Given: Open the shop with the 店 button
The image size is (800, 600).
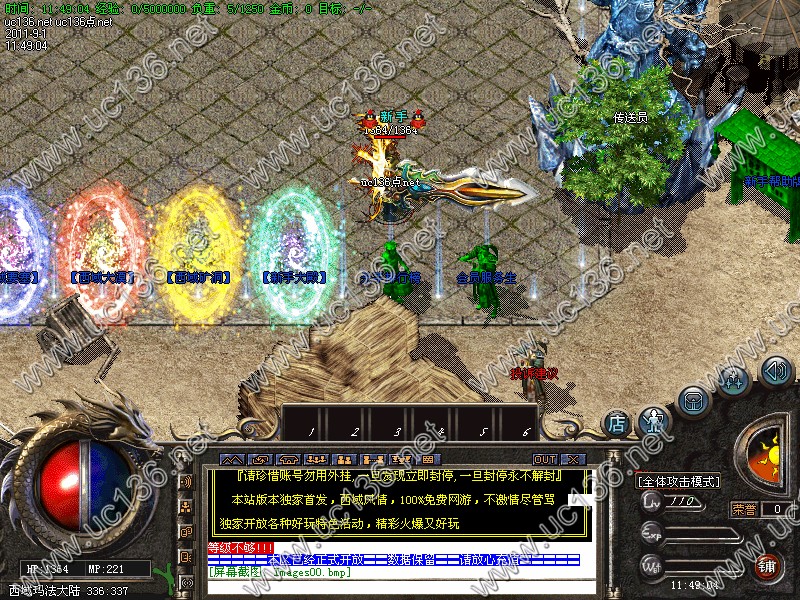Looking at the screenshot, I should point(617,423).
